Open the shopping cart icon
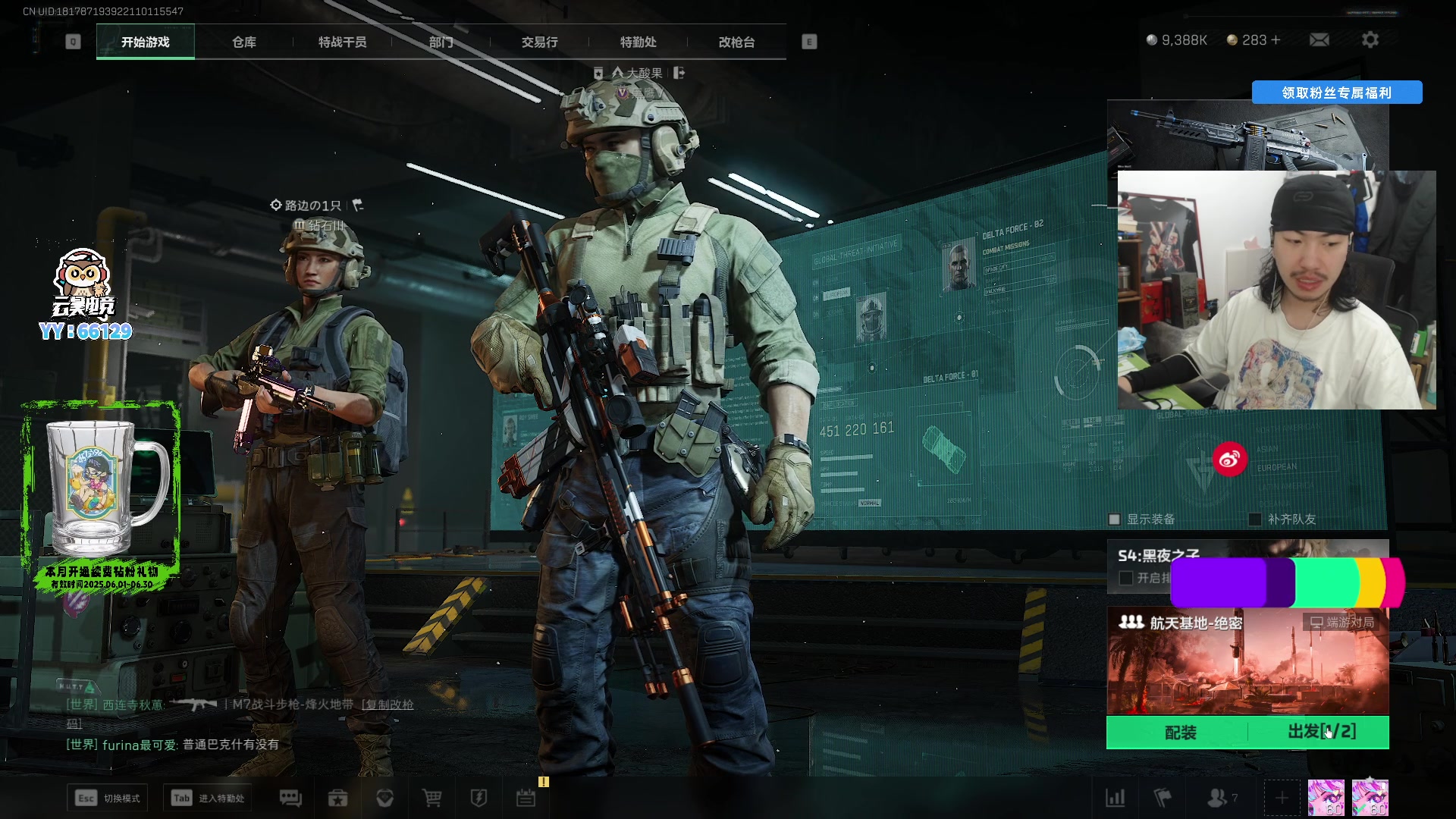The width and height of the screenshot is (1456, 819). [432, 798]
